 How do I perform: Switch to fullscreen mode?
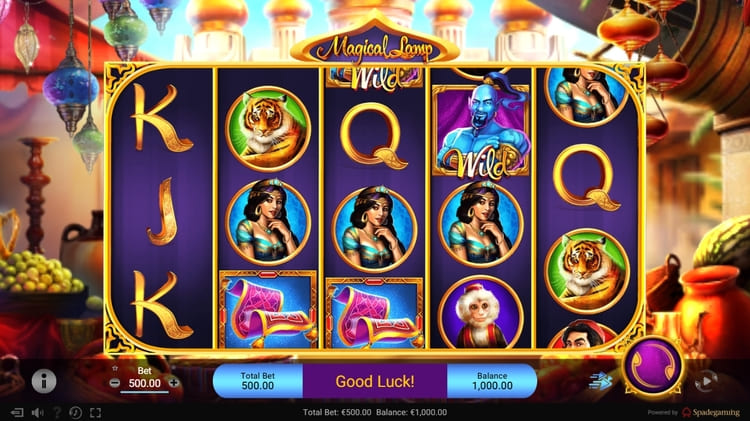96,412
